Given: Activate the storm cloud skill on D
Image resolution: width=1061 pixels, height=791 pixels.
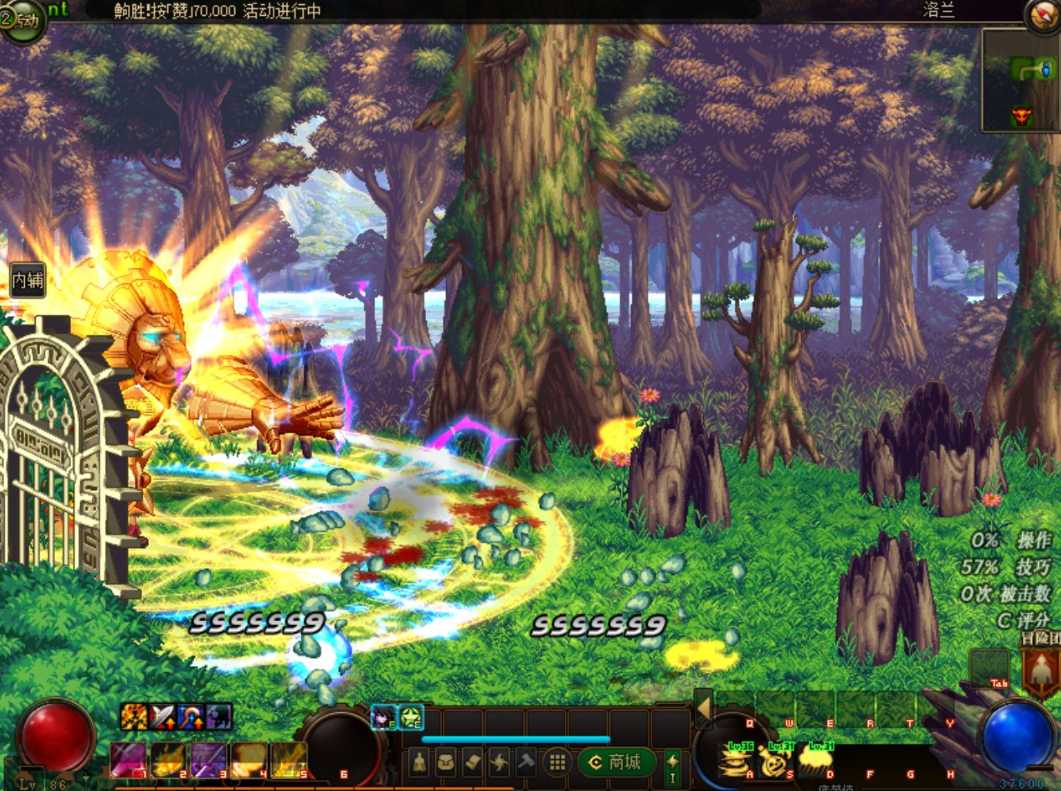Looking at the screenshot, I should (816, 762).
